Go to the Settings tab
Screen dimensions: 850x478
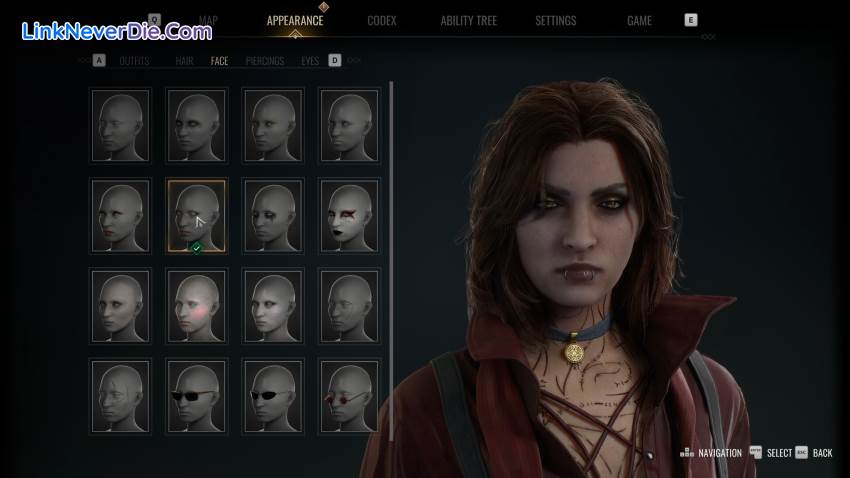pos(555,20)
